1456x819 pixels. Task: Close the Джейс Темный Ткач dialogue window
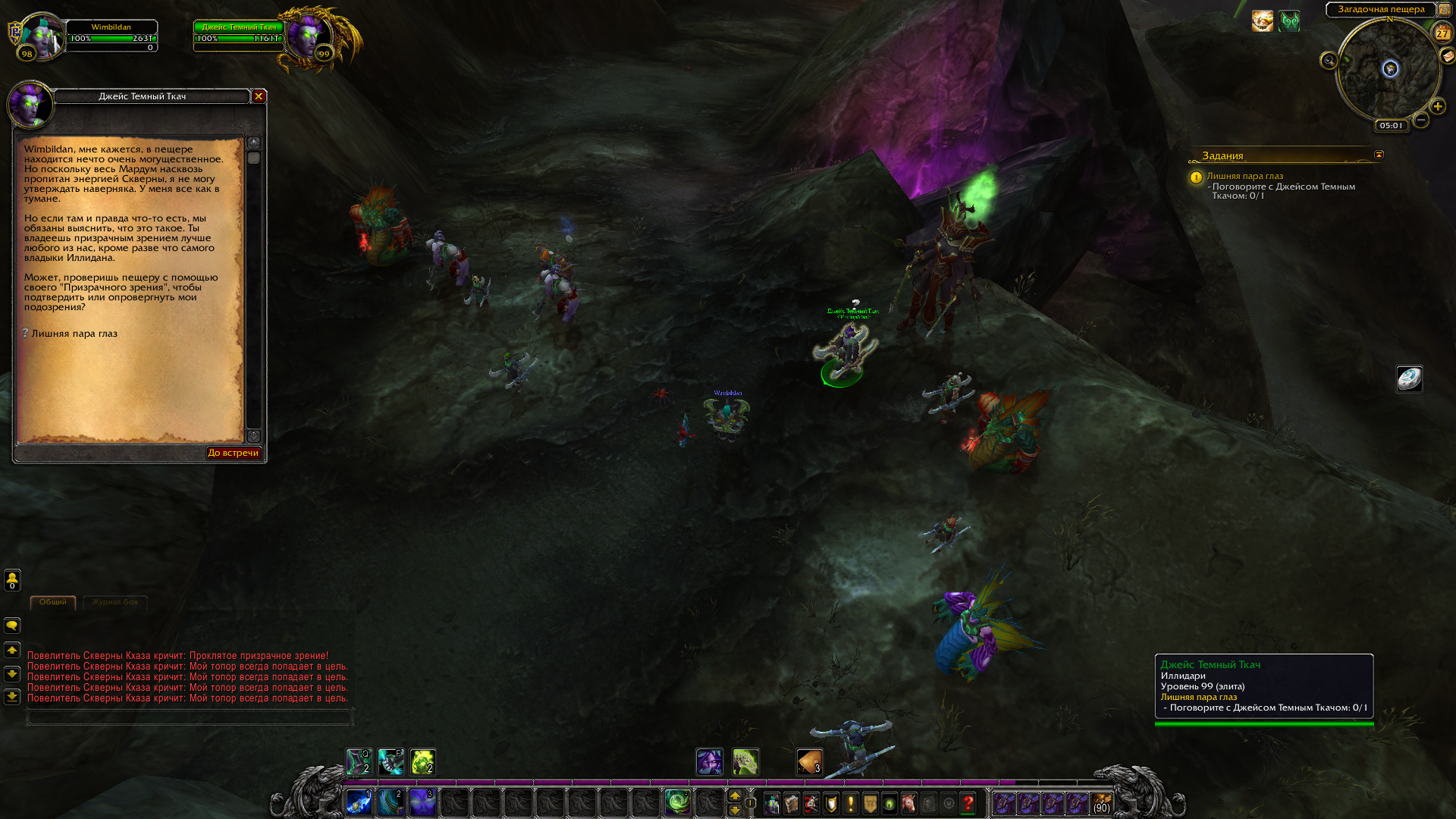coord(259,96)
